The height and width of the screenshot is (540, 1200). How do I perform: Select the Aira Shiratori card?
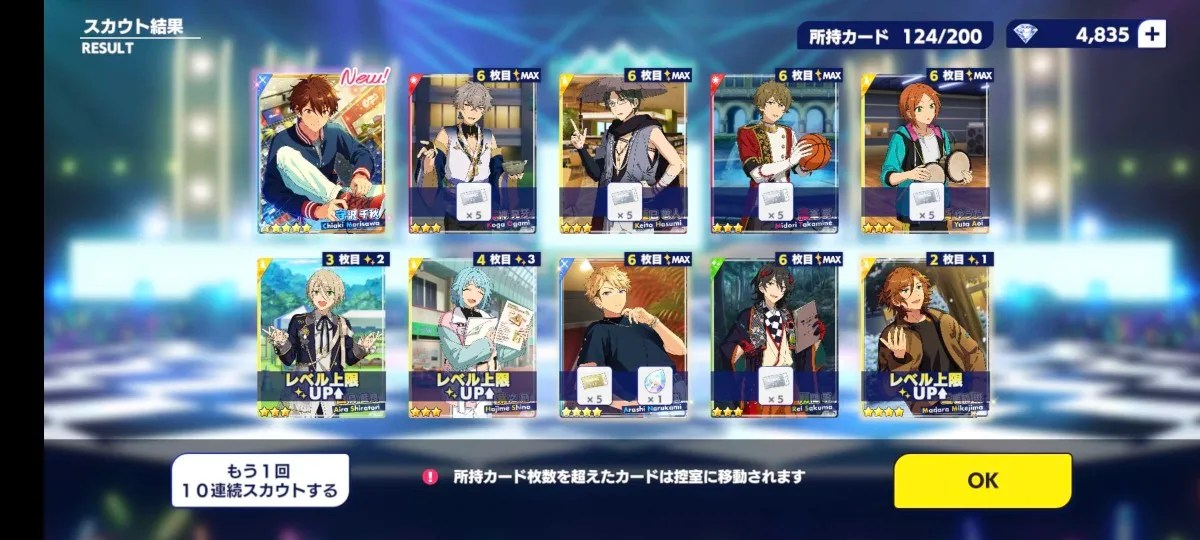coord(321,337)
